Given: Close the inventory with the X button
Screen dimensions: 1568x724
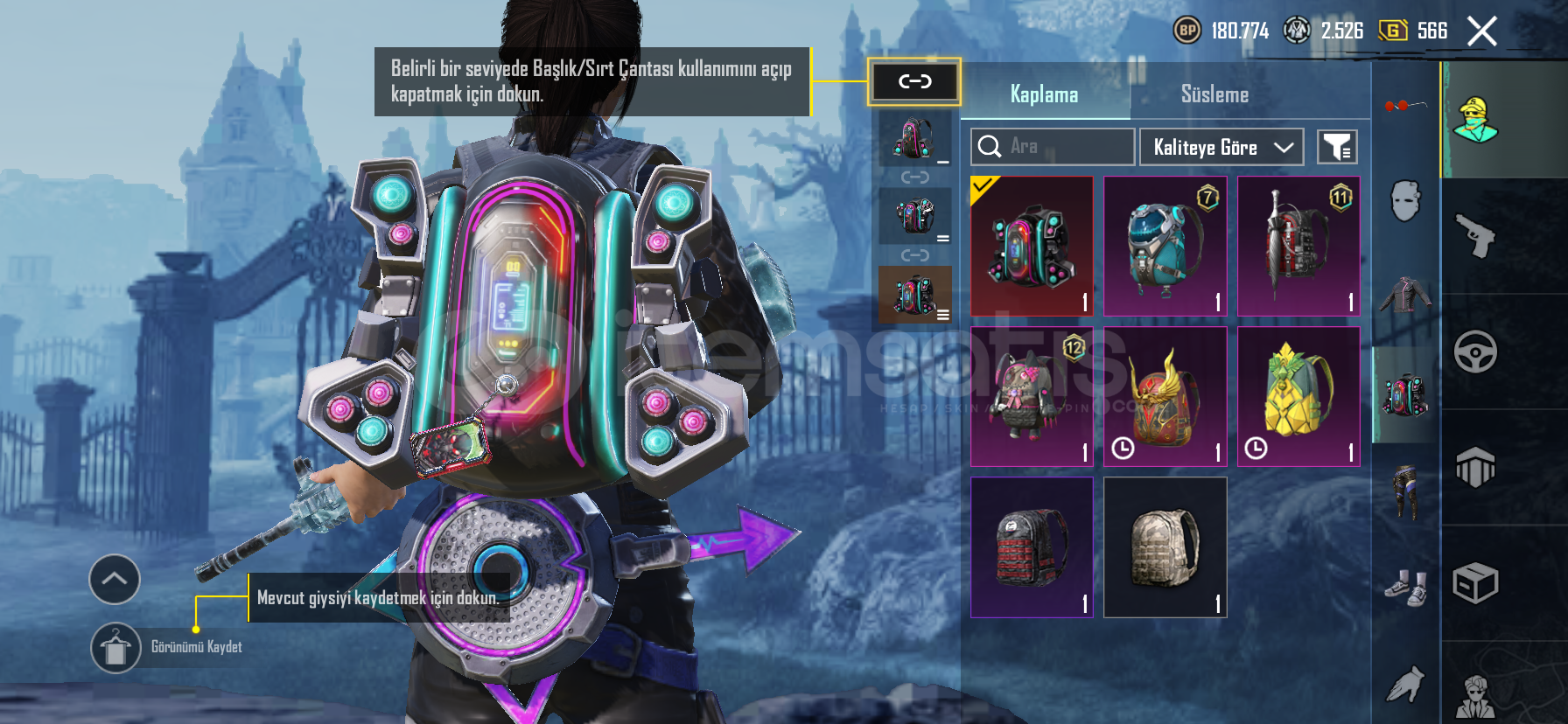Looking at the screenshot, I should pos(1482,31).
